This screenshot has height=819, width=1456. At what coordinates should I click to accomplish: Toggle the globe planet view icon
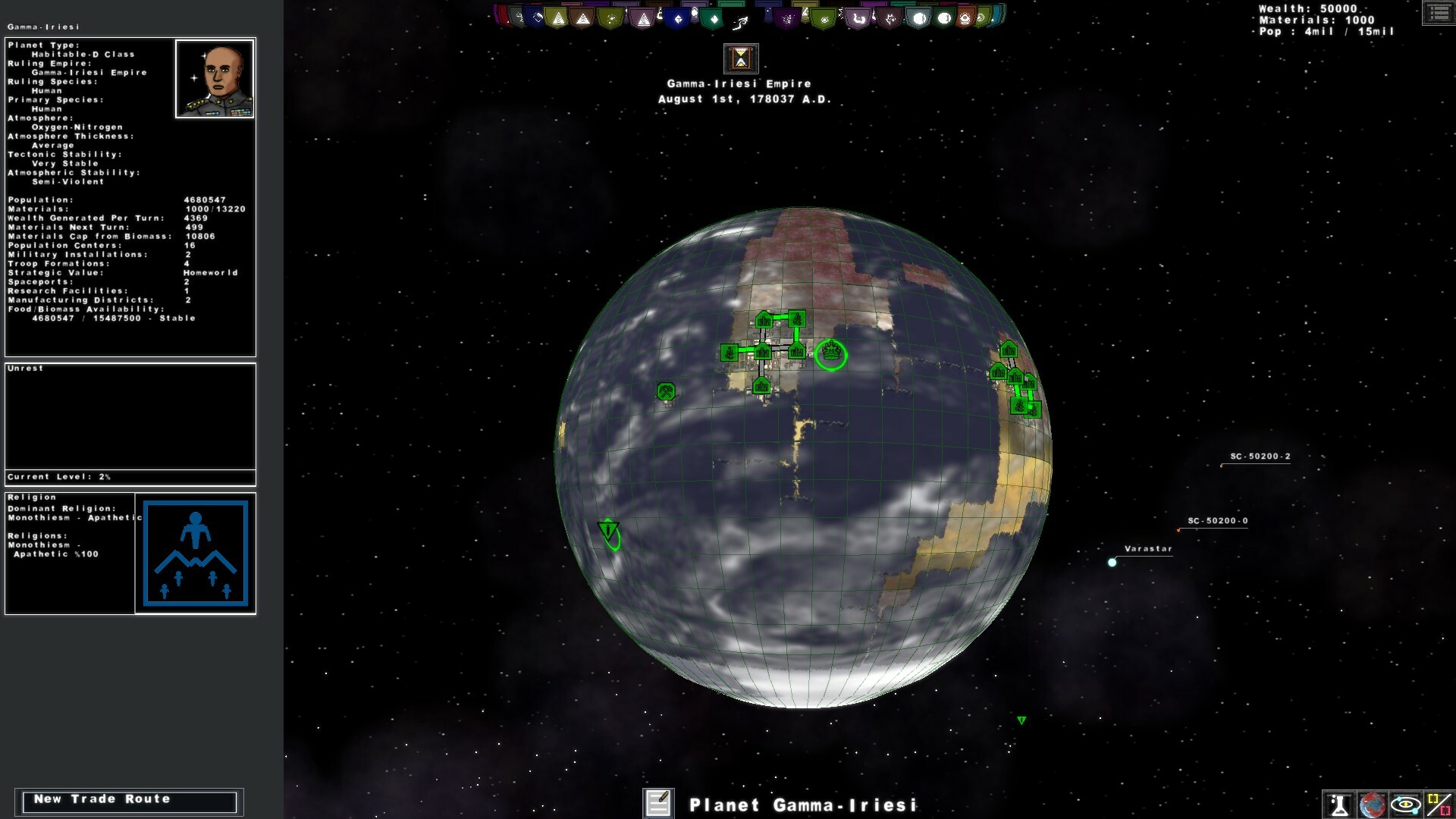click(x=1371, y=804)
